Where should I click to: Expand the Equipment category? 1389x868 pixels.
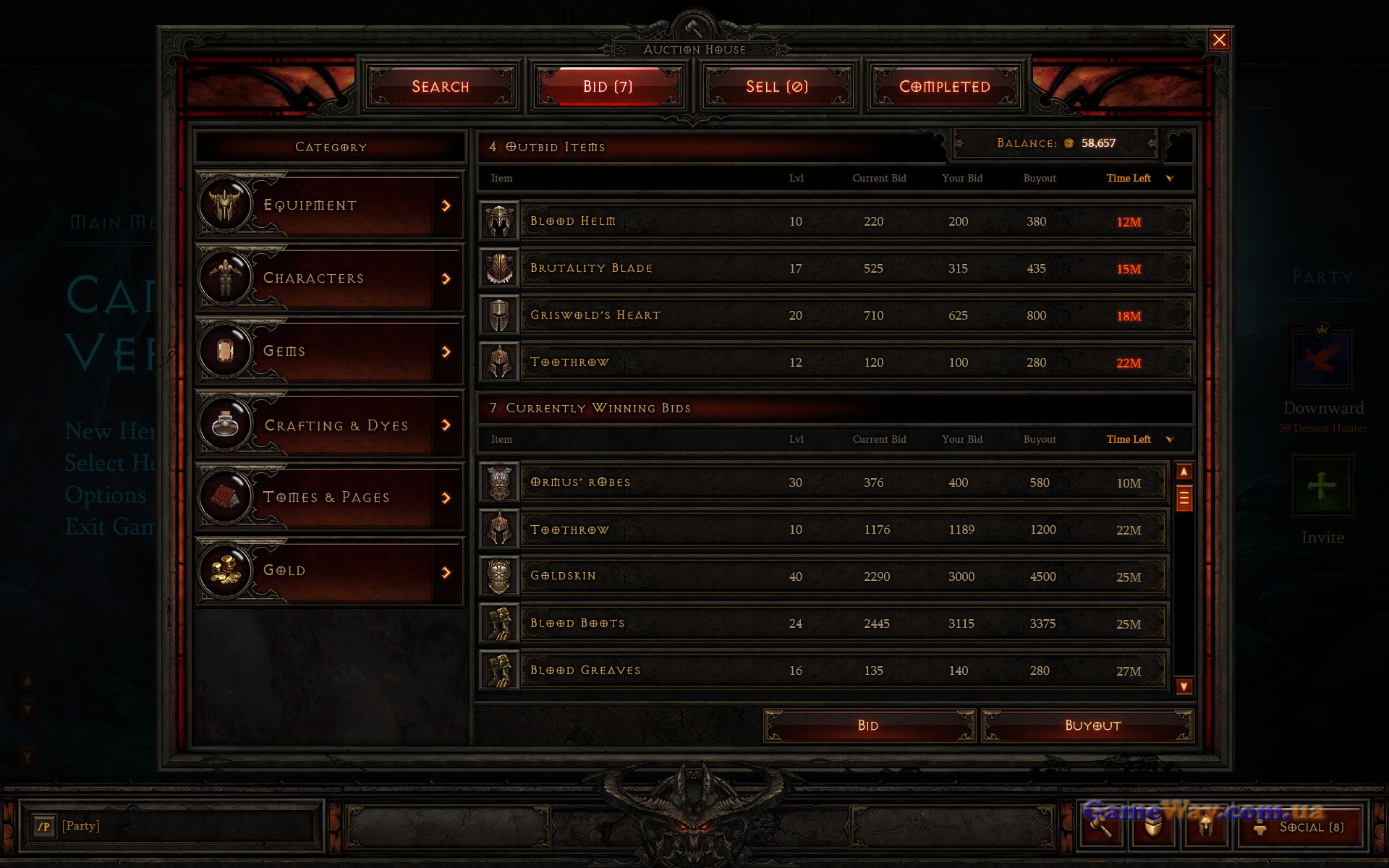coord(329,205)
